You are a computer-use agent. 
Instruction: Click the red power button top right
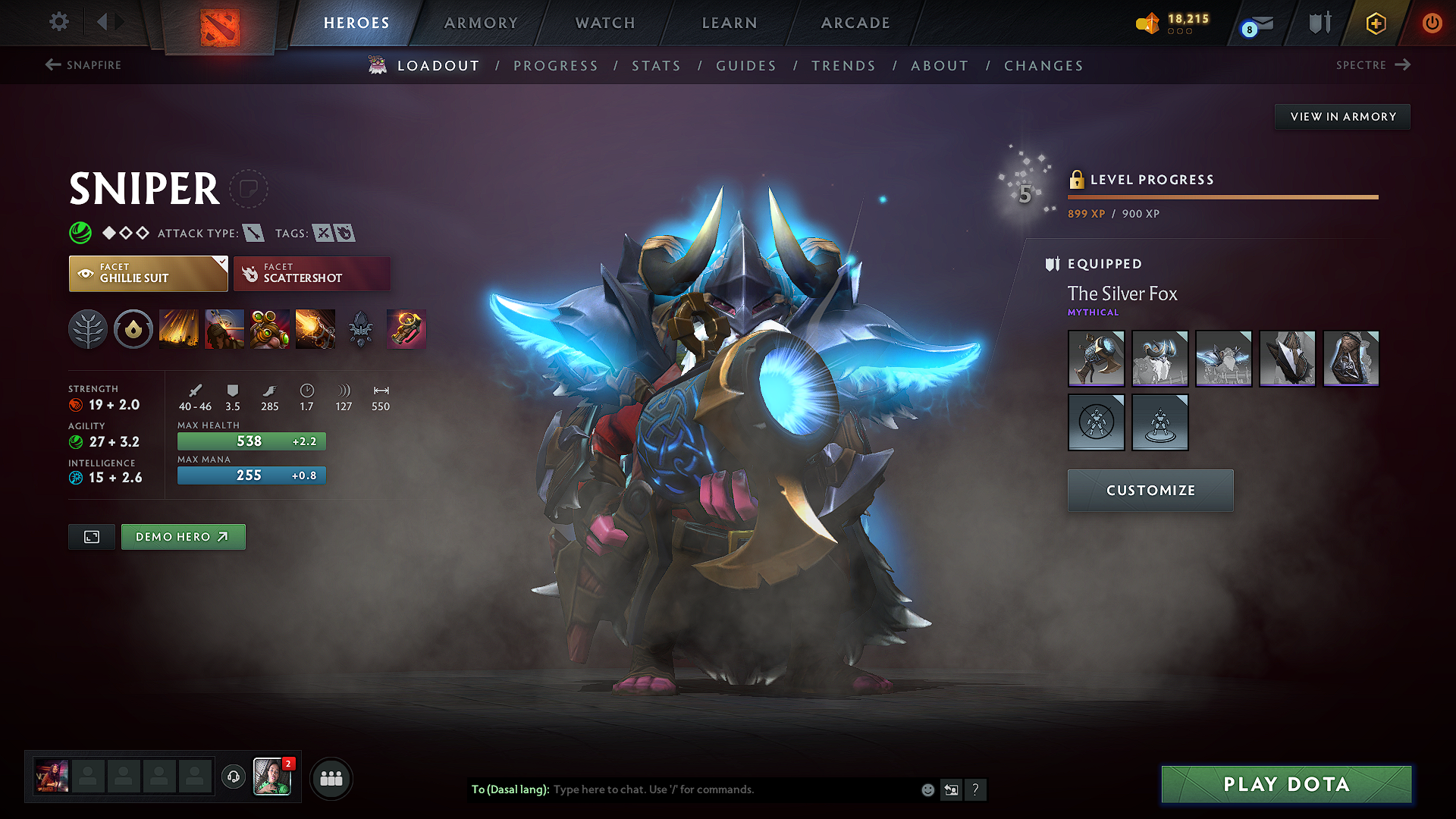pyautogui.click(x=1432, y=23)
